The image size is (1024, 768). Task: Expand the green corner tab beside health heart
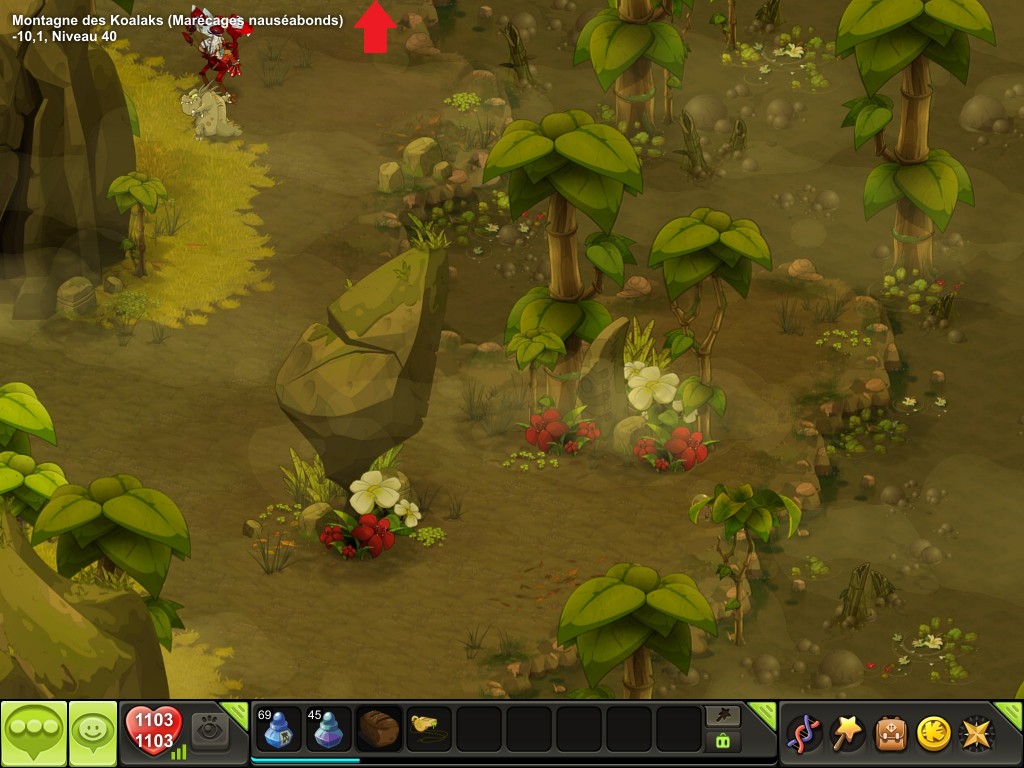coord(237,711)
